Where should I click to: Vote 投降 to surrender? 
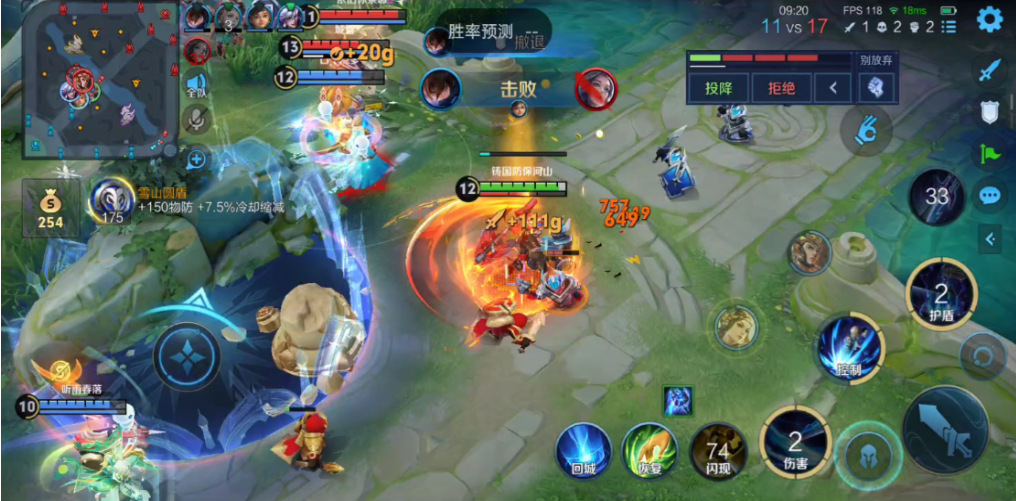[x=719, y=88]
